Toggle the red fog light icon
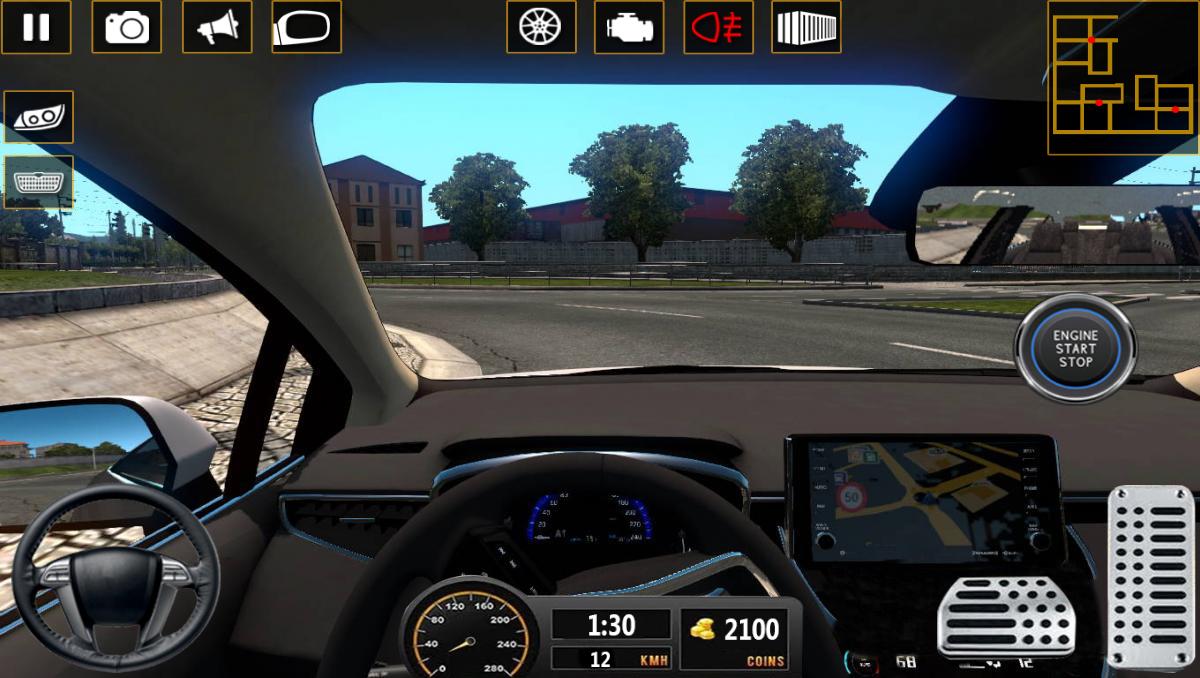This screenshot has height=678, width=1200. pyautogui.click(x=718, y=27)
